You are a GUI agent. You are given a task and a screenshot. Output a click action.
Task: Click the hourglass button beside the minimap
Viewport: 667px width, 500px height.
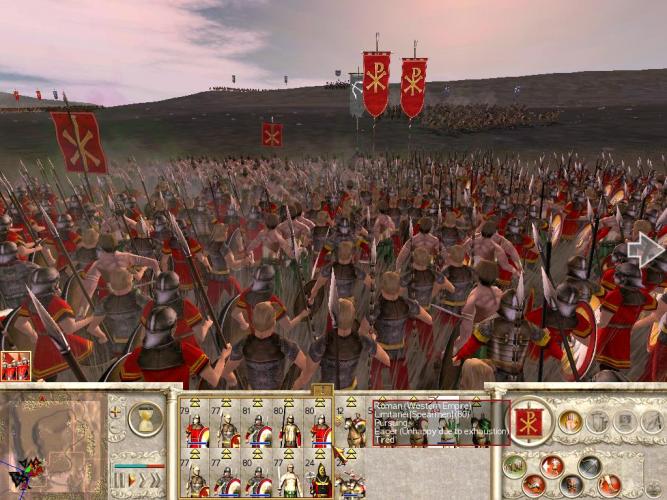(145, 418)
